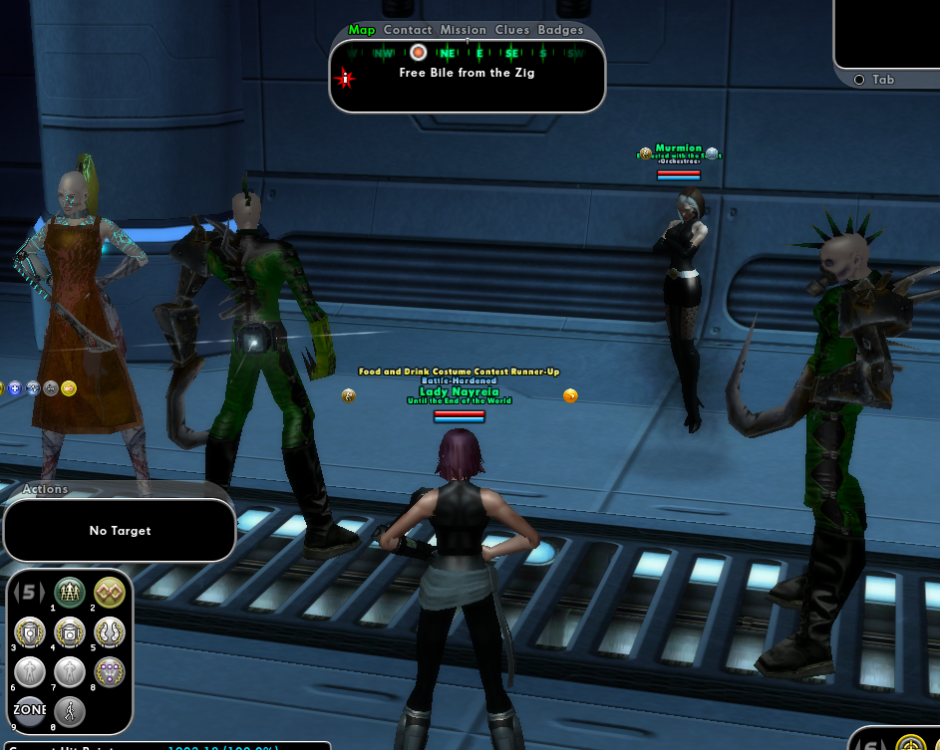Trigger the silver figure power in slot 7
940x750 pixels.
70,671
